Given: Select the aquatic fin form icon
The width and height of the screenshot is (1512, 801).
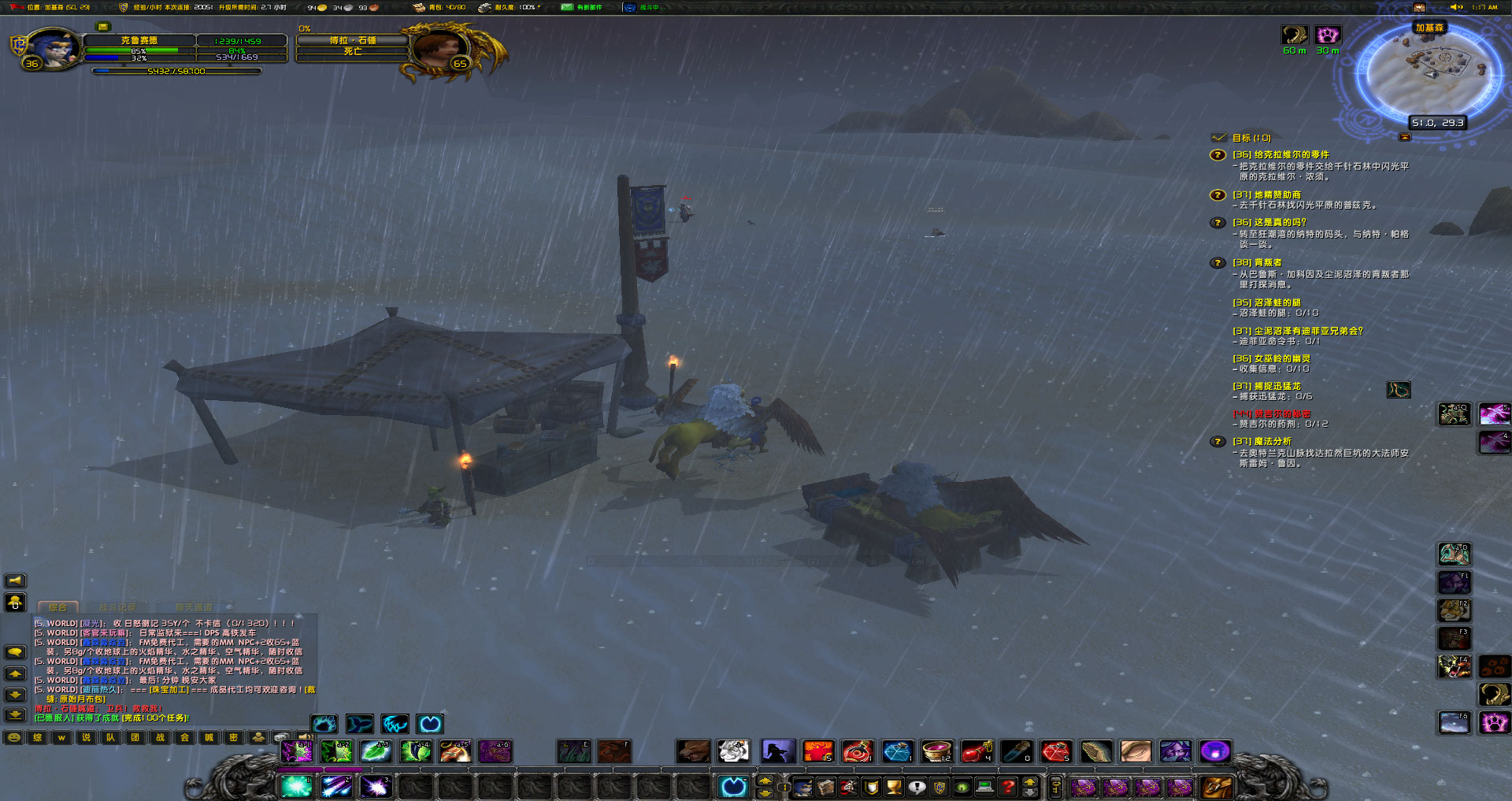Looking at the screenshot, I should click(359, 724).
